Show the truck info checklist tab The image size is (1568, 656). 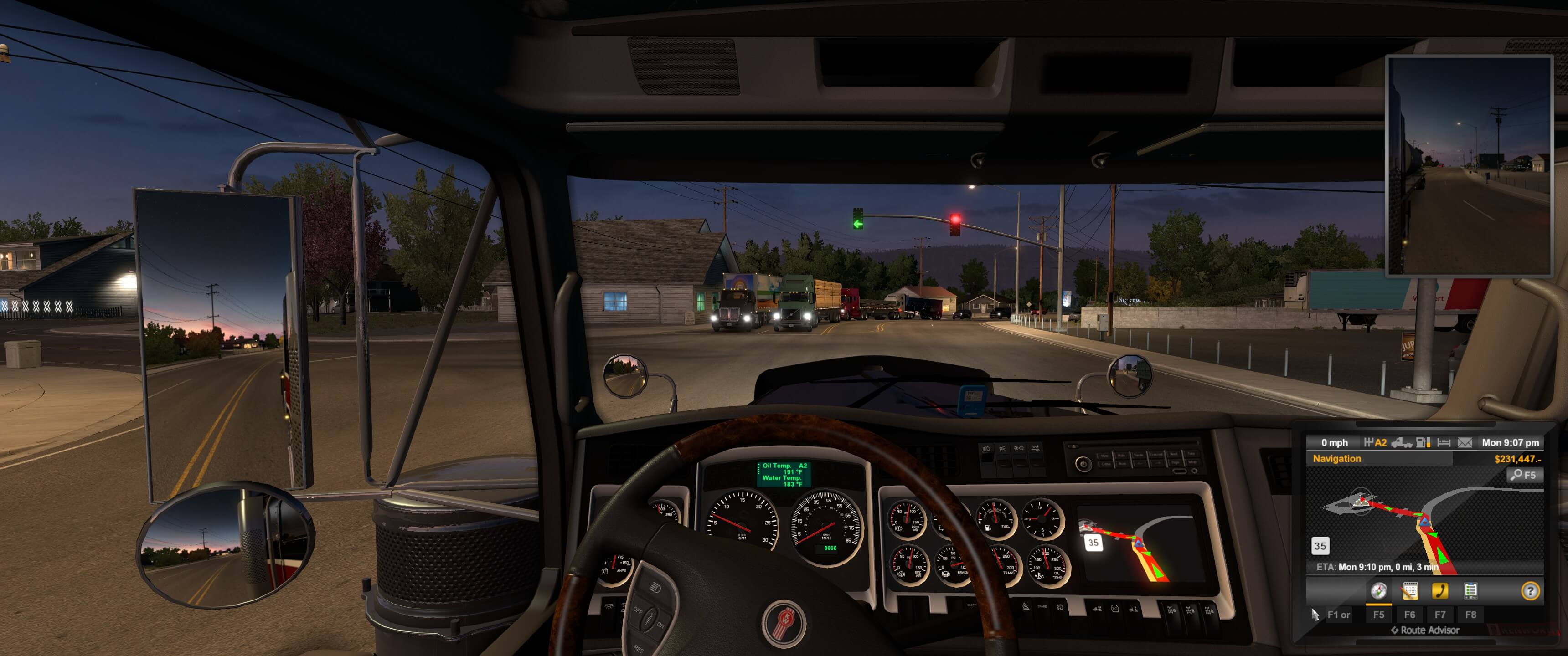pyautogui.click(x=1470, y=591)
